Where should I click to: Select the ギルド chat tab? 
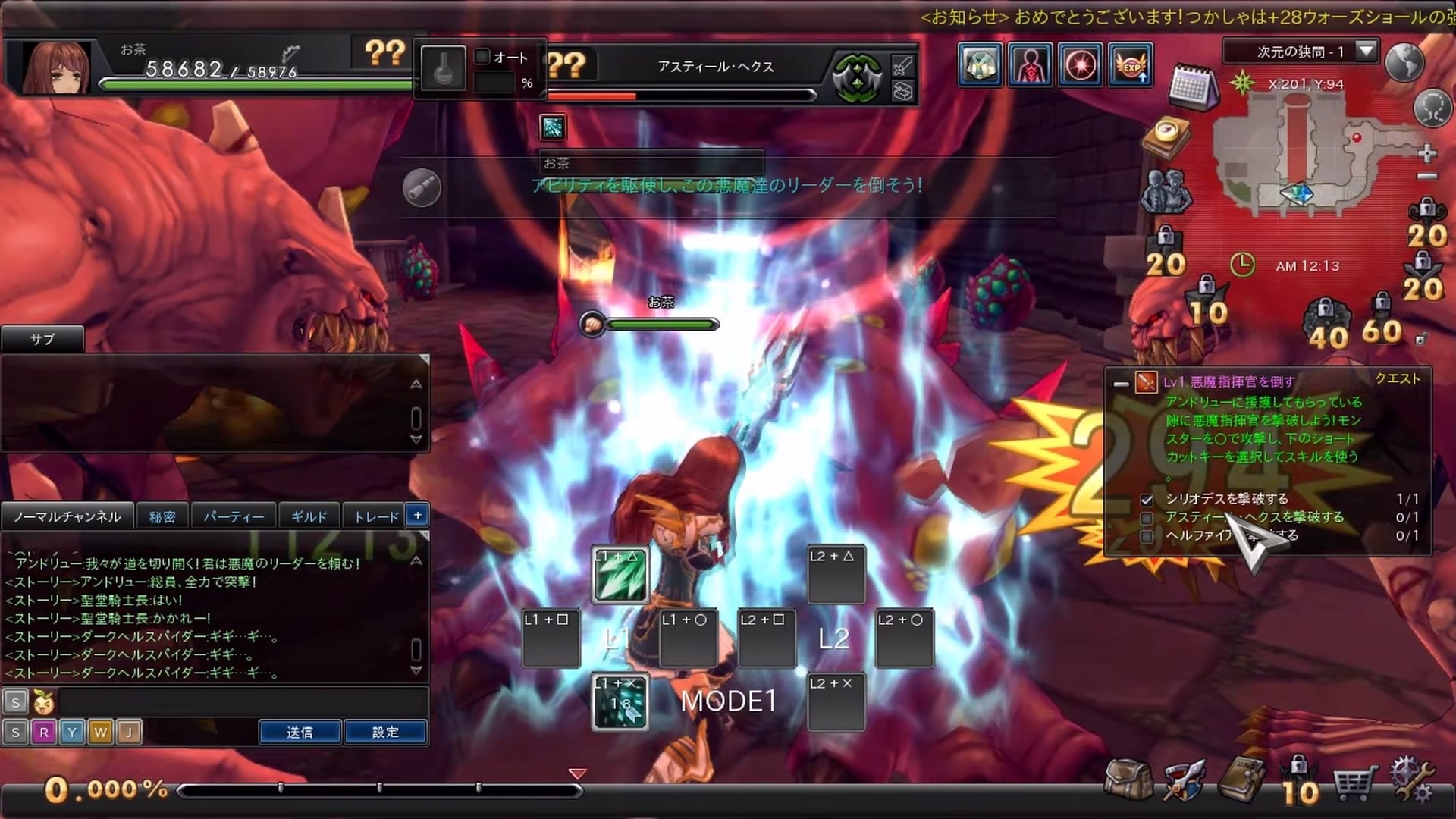[x=309, y=516]
